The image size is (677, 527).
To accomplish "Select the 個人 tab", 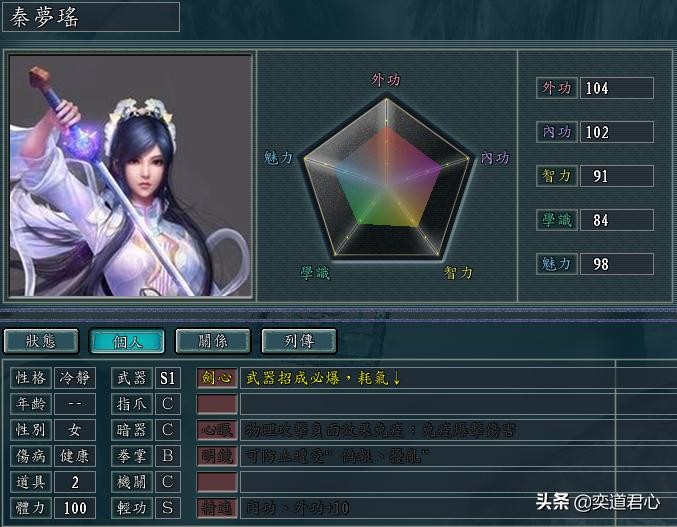I will (x=127, y=341).
